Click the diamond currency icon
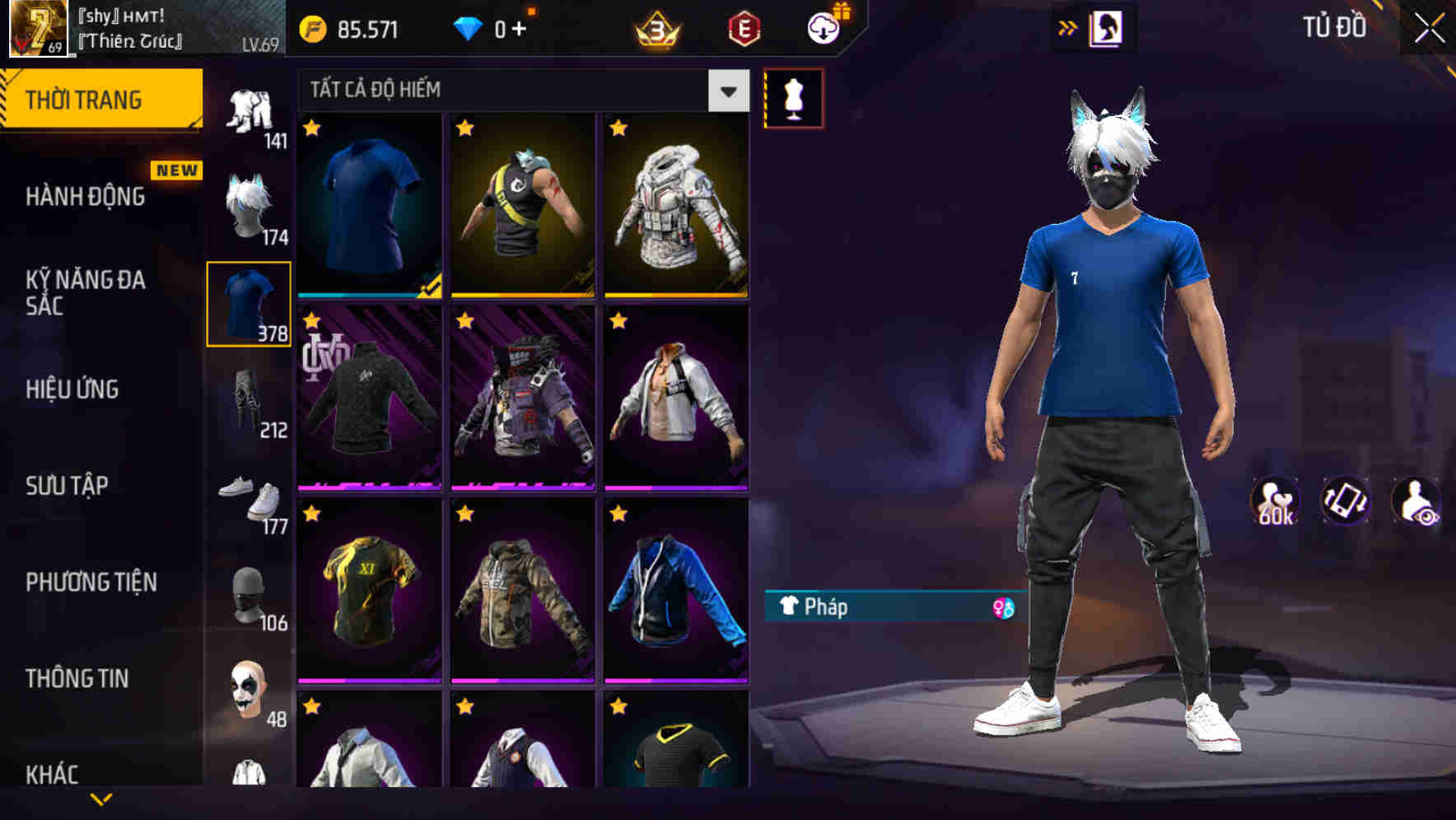 (x=469, y=27)
